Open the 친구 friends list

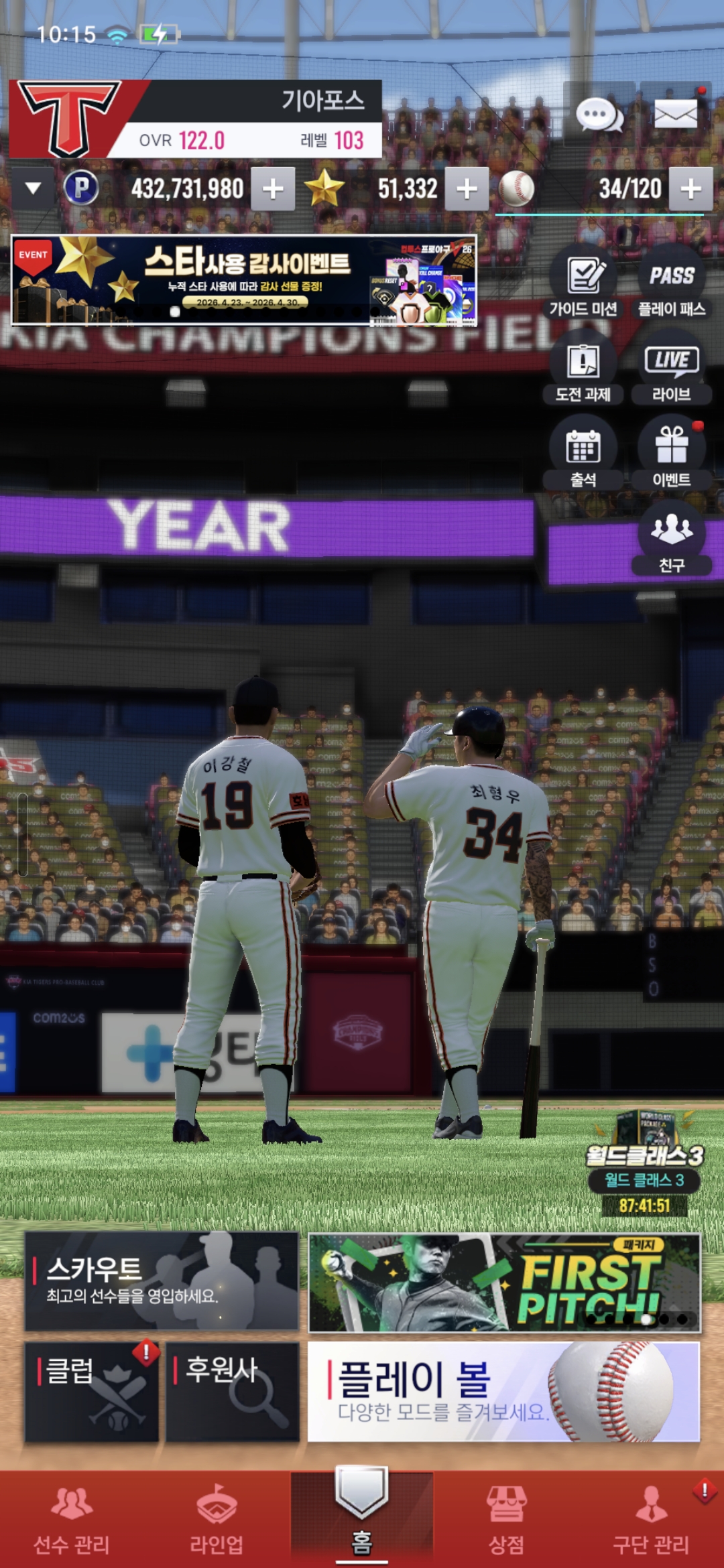[x=671, y=539]
